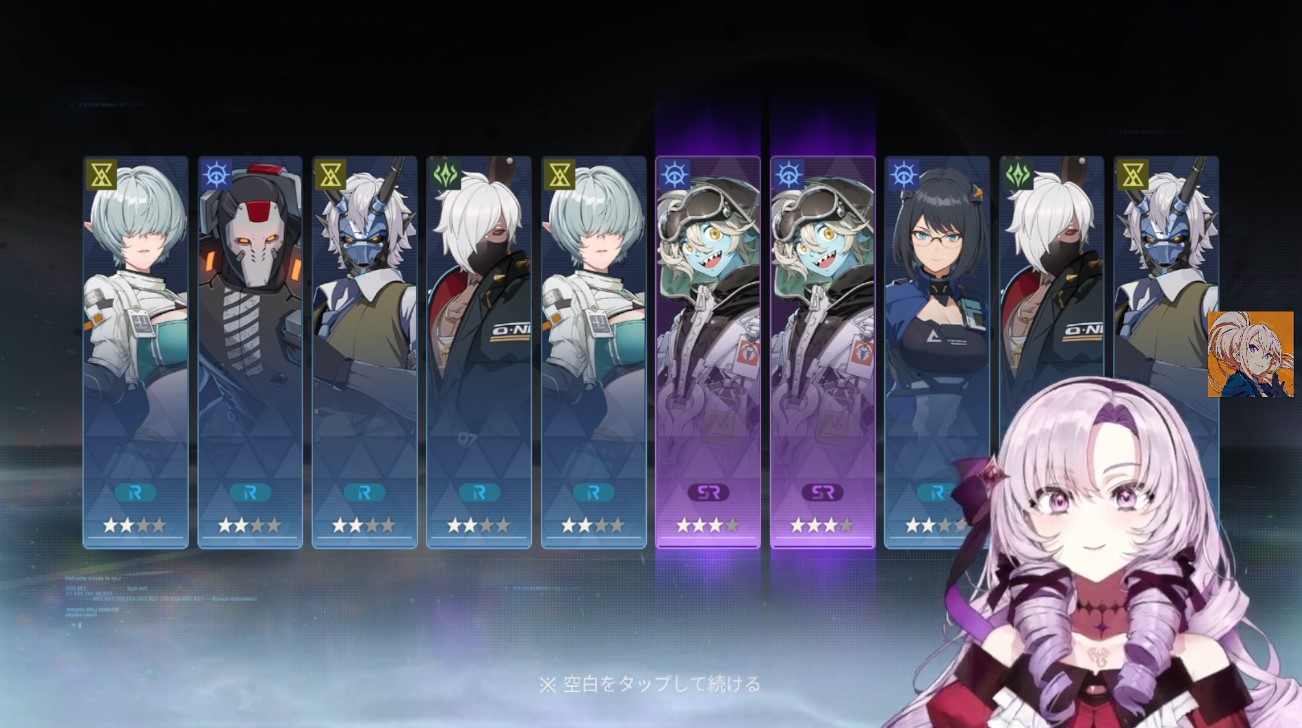Screen dimensions: 1302x728
Task: Select the black robot mask character card
Action: [250, 350]
